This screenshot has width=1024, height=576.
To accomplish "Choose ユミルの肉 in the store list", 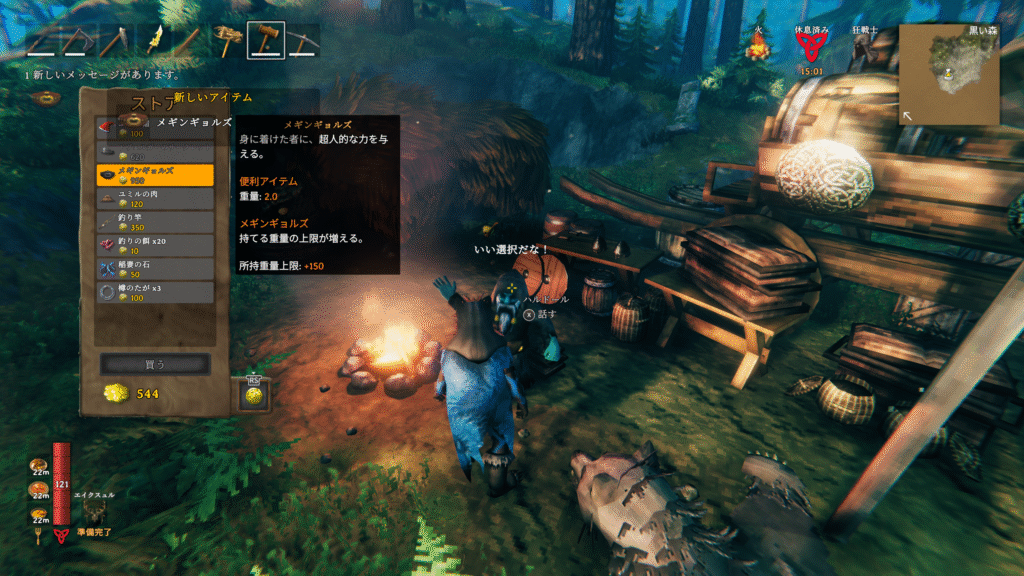I will [x=155, y=198].
